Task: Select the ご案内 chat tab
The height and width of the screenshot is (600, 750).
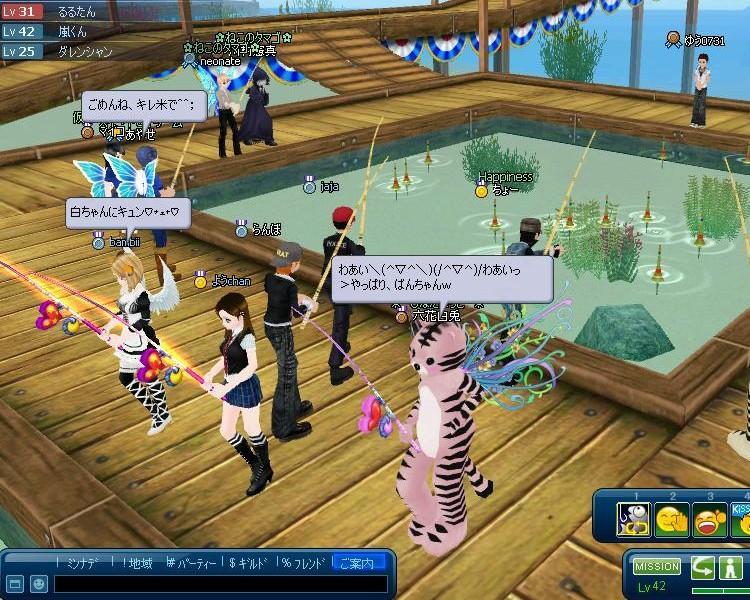Action: (359, 563)
